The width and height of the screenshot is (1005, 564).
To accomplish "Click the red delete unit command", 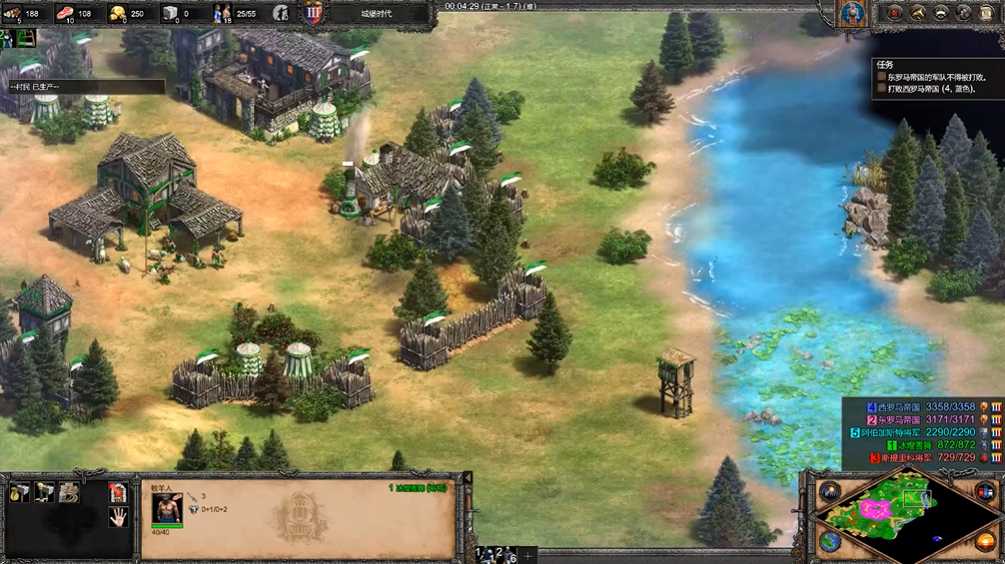I will tap(117, 491).
